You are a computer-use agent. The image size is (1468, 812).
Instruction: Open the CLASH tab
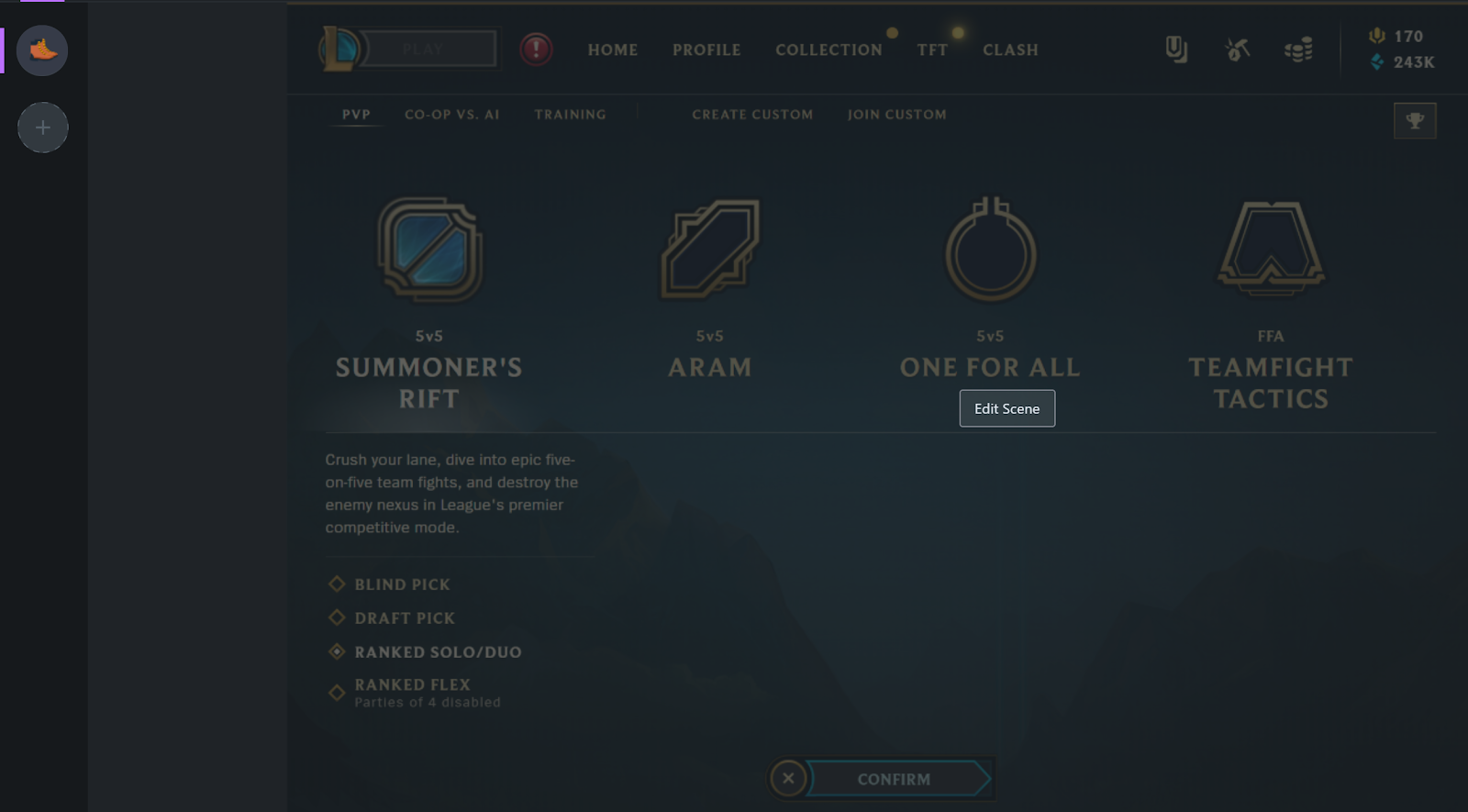(x=1010, y=50)
